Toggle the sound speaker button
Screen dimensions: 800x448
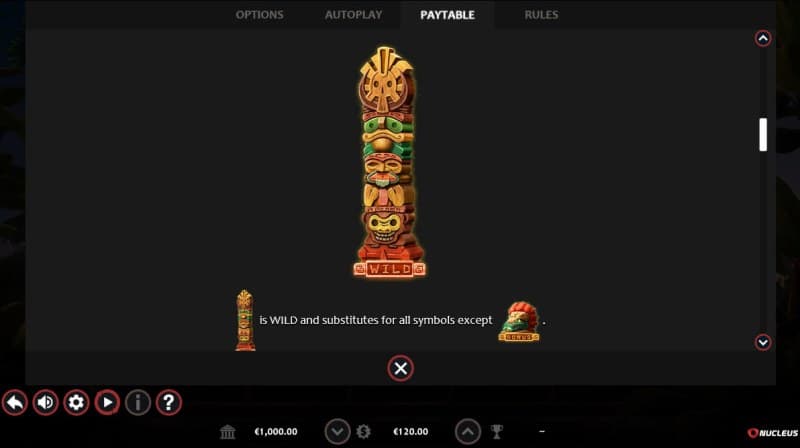pyautogui.click(x=46, y=402)
